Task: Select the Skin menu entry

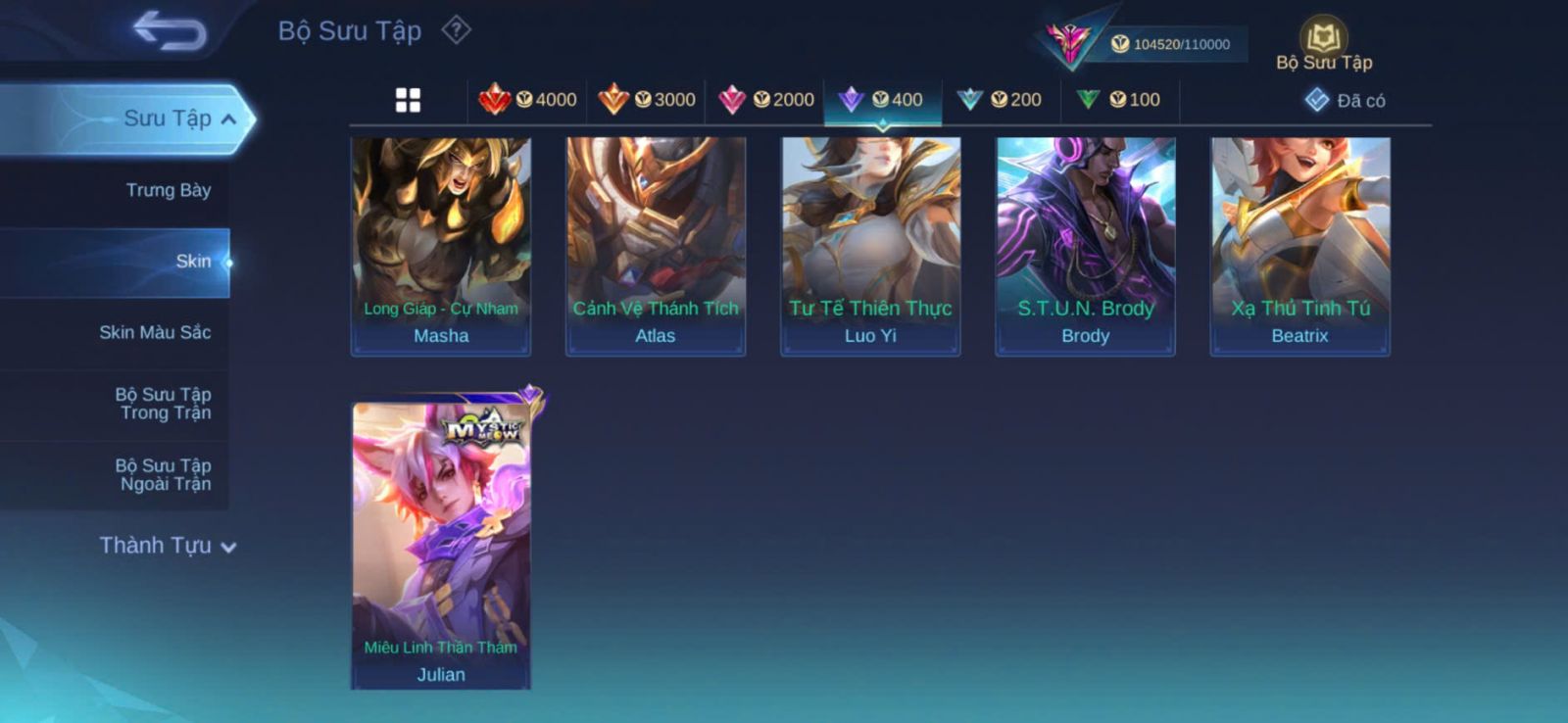Action: (x=192, y=262)
